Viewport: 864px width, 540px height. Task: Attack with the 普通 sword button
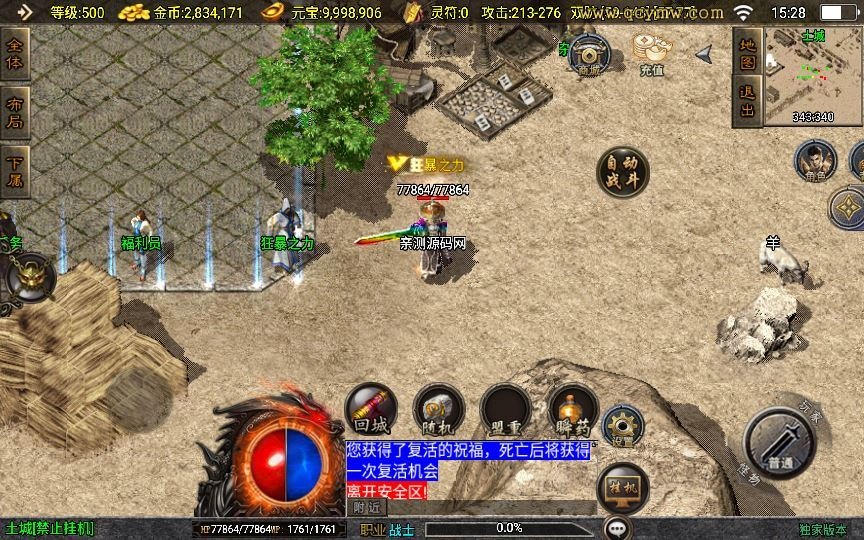(x=780, y=442)
